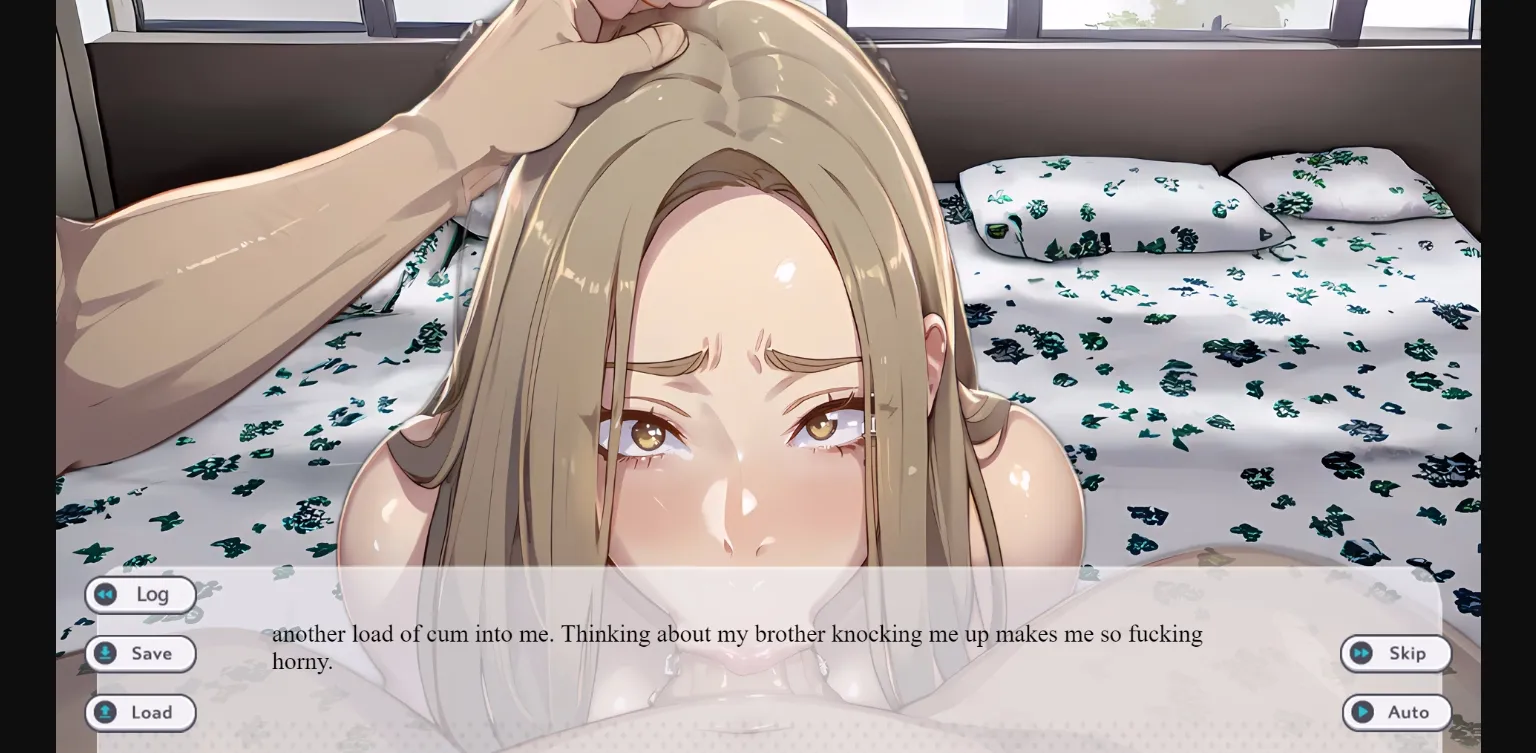
Task: Enable Auto-read mode
Action: coord(1397,712)
